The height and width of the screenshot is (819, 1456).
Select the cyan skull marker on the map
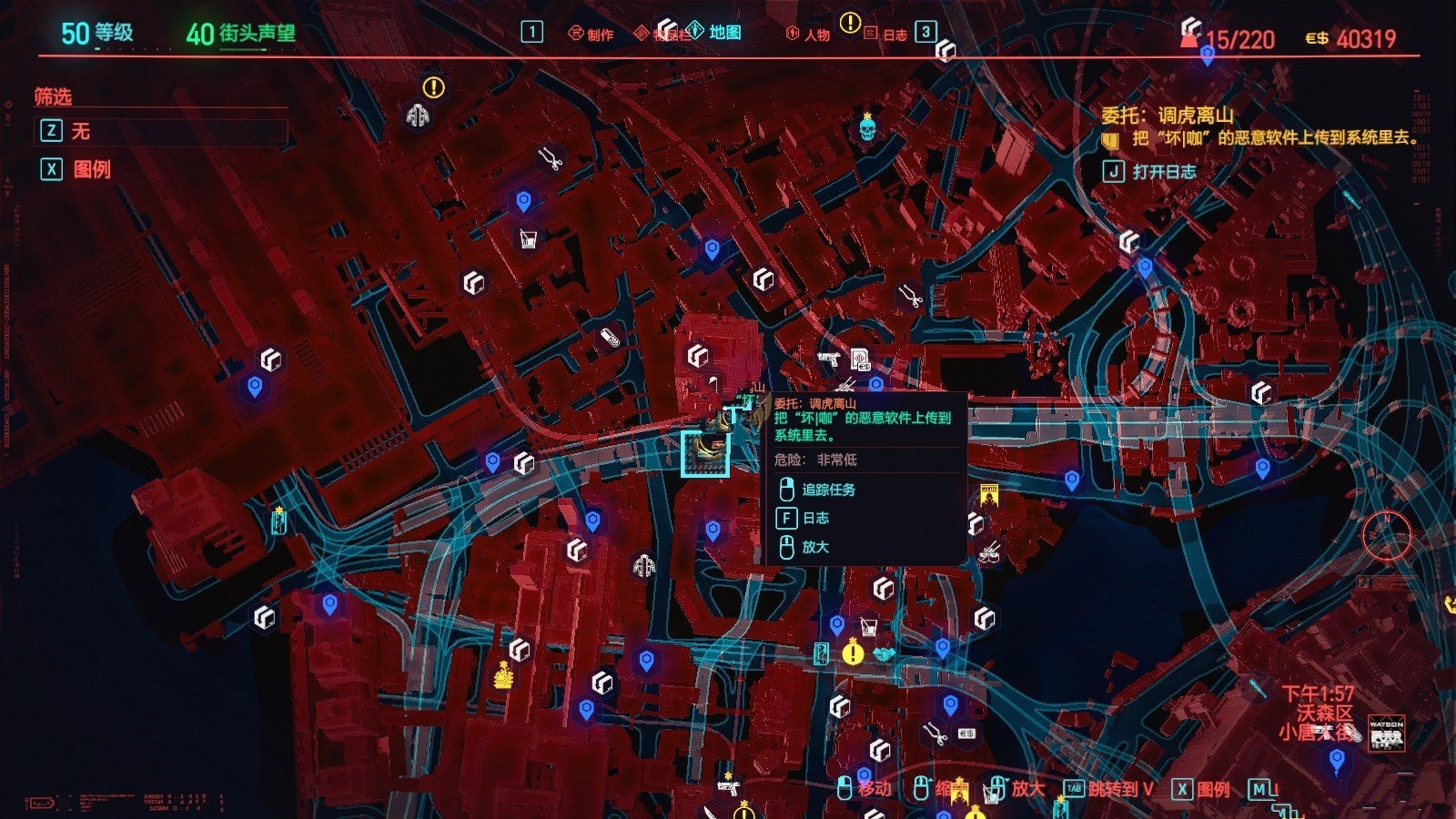[867, 128]
